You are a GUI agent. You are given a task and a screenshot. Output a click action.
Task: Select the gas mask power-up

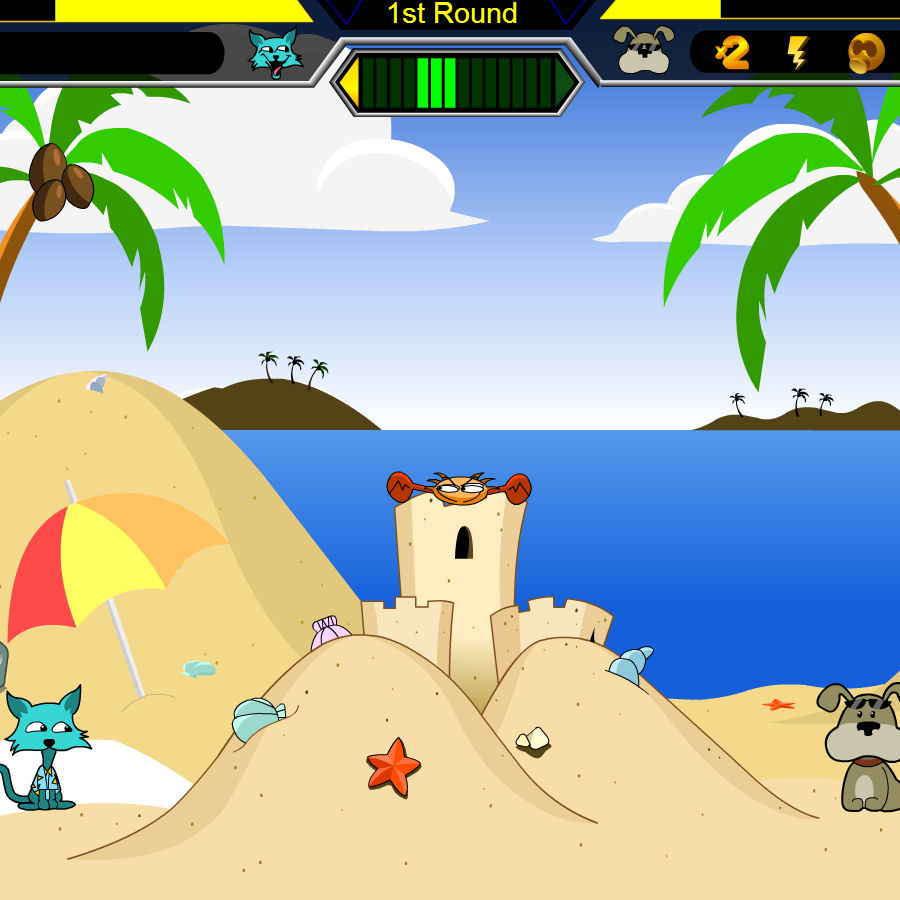[x=865, y=52]
